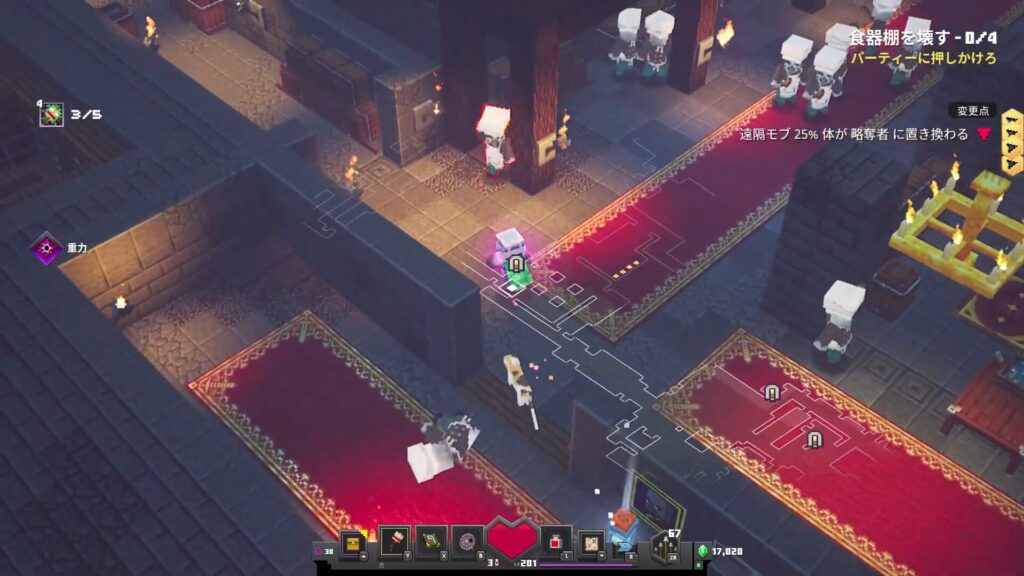The height and width of the screenshot is (576, 1024).
Task: Select the red downward triangle modifier marker
Action: (x=983, y=134)
